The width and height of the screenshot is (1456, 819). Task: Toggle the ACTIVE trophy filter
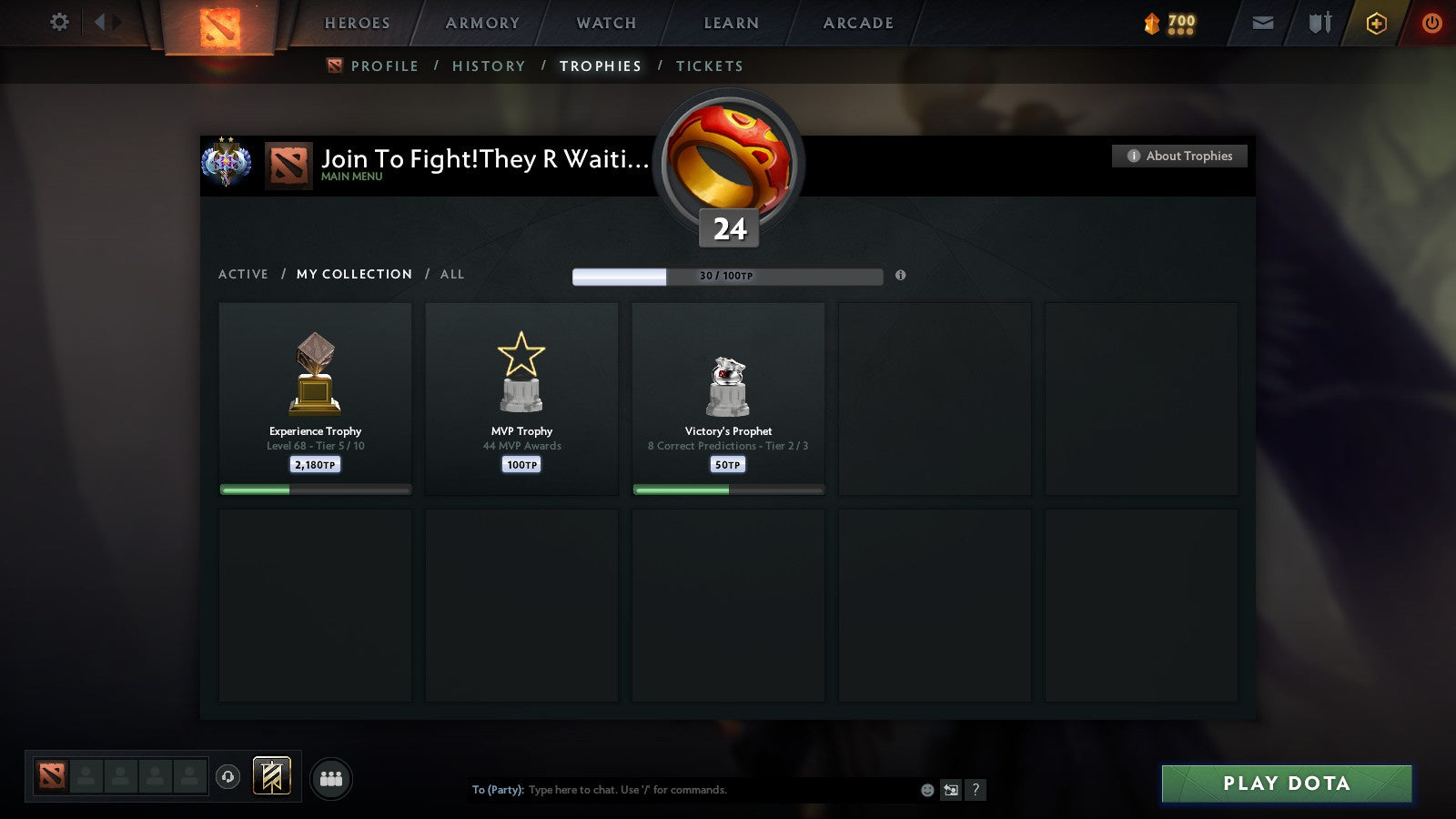[244, 274]
